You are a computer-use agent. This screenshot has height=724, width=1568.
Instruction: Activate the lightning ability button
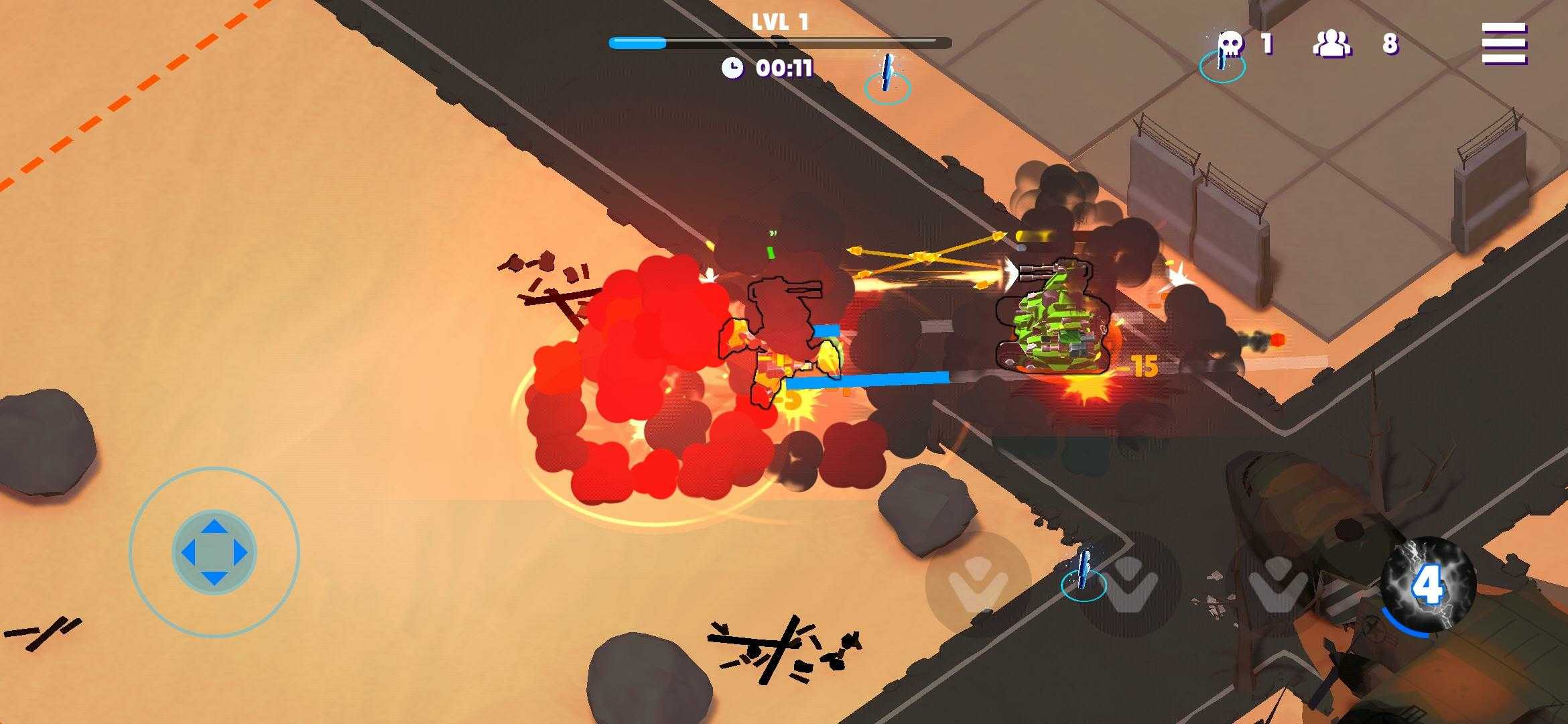coord(1427,585)
